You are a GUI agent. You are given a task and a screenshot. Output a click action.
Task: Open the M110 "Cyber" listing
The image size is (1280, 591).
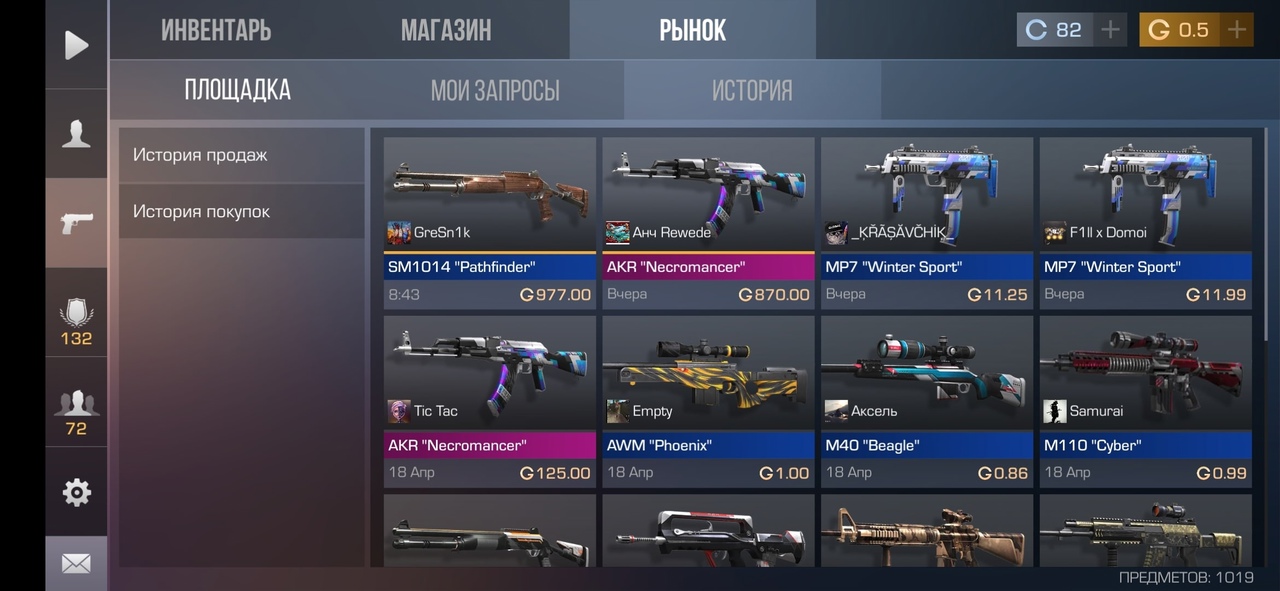[1146, 401]
